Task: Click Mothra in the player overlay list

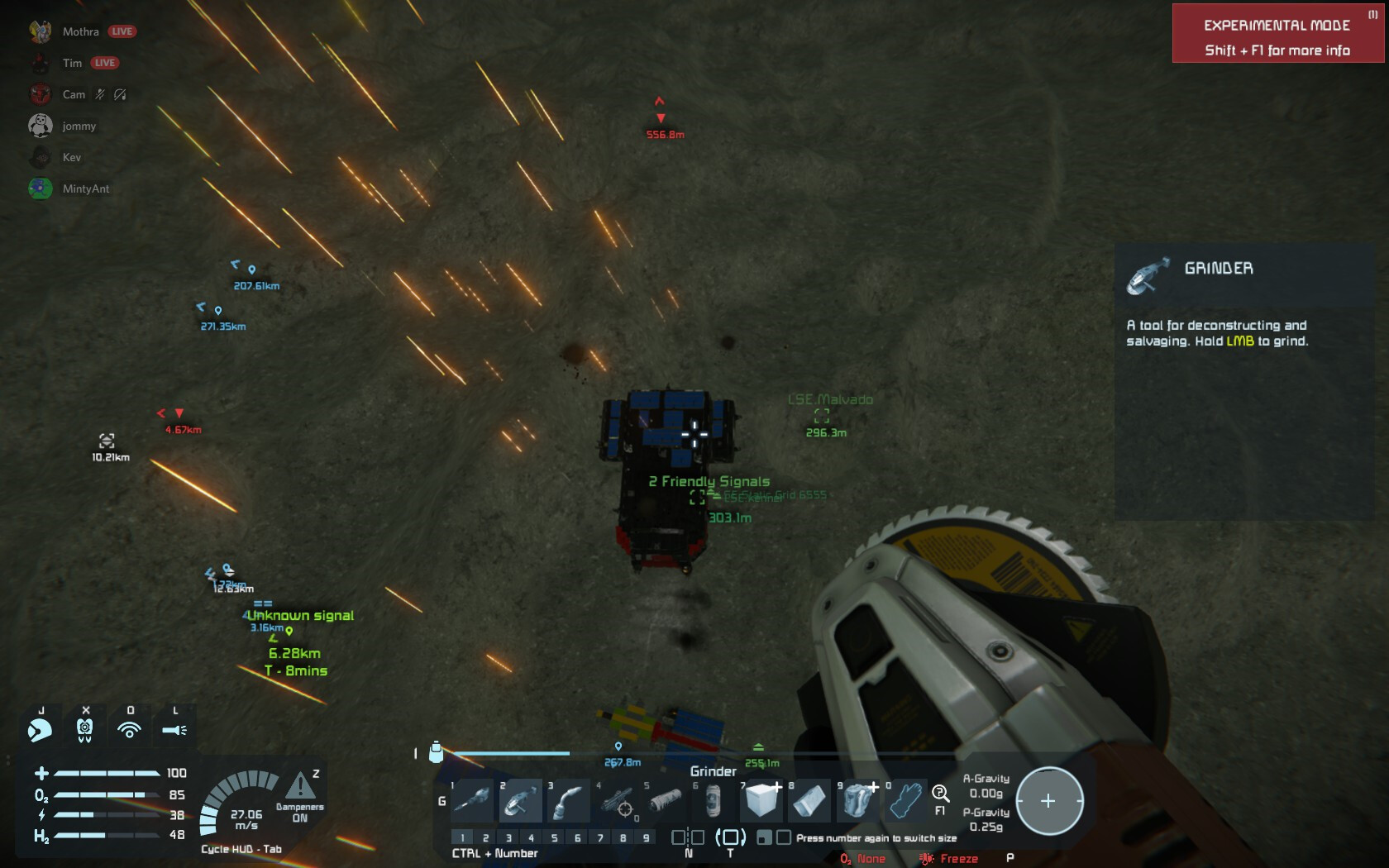Action: click(80, 31)
